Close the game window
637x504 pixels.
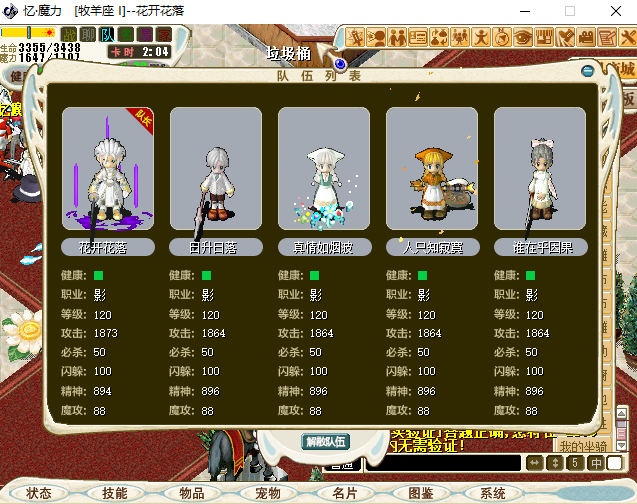[614, 11]
